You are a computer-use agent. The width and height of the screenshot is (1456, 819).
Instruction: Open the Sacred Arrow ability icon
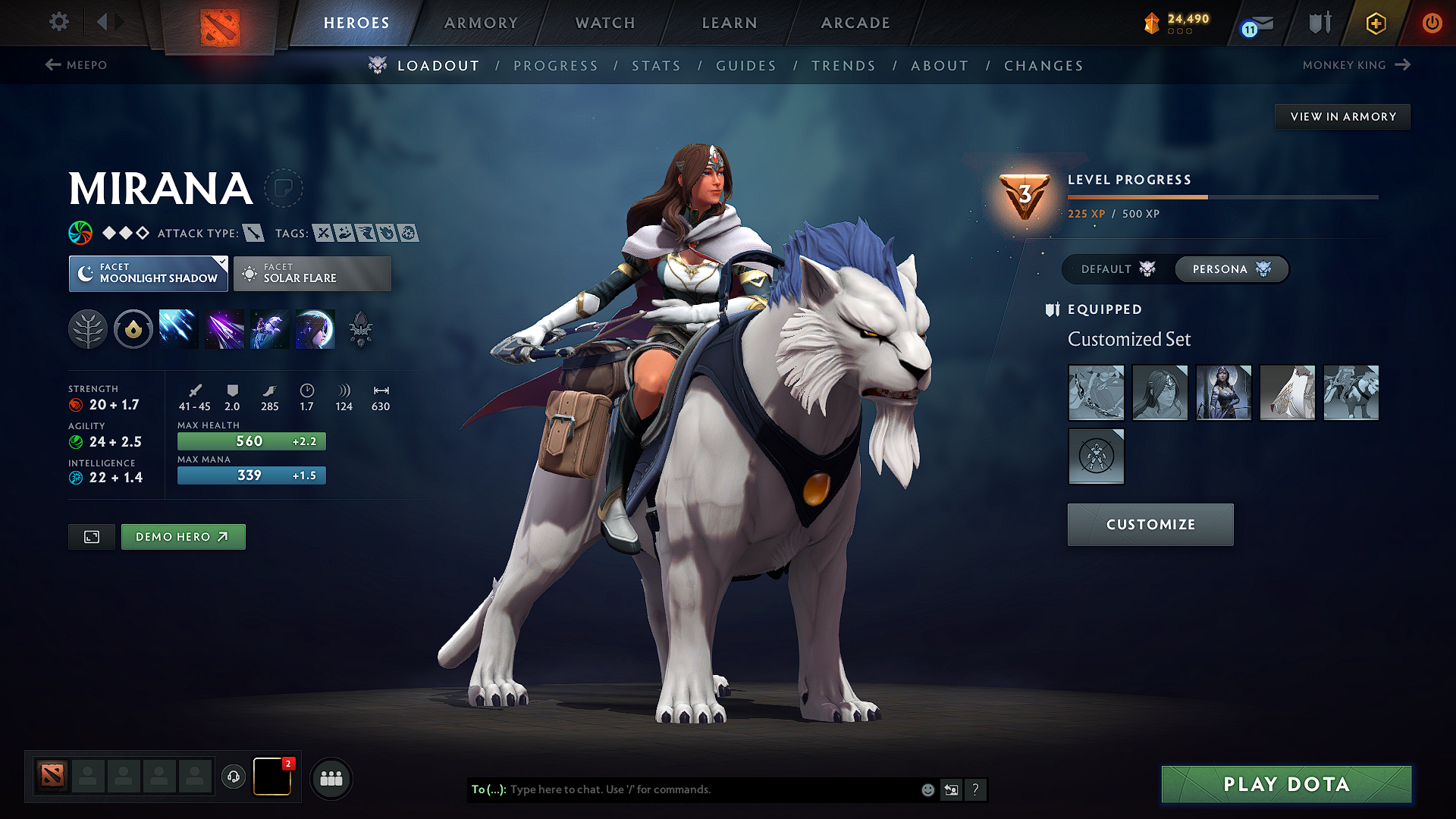[x=224, y=328]
